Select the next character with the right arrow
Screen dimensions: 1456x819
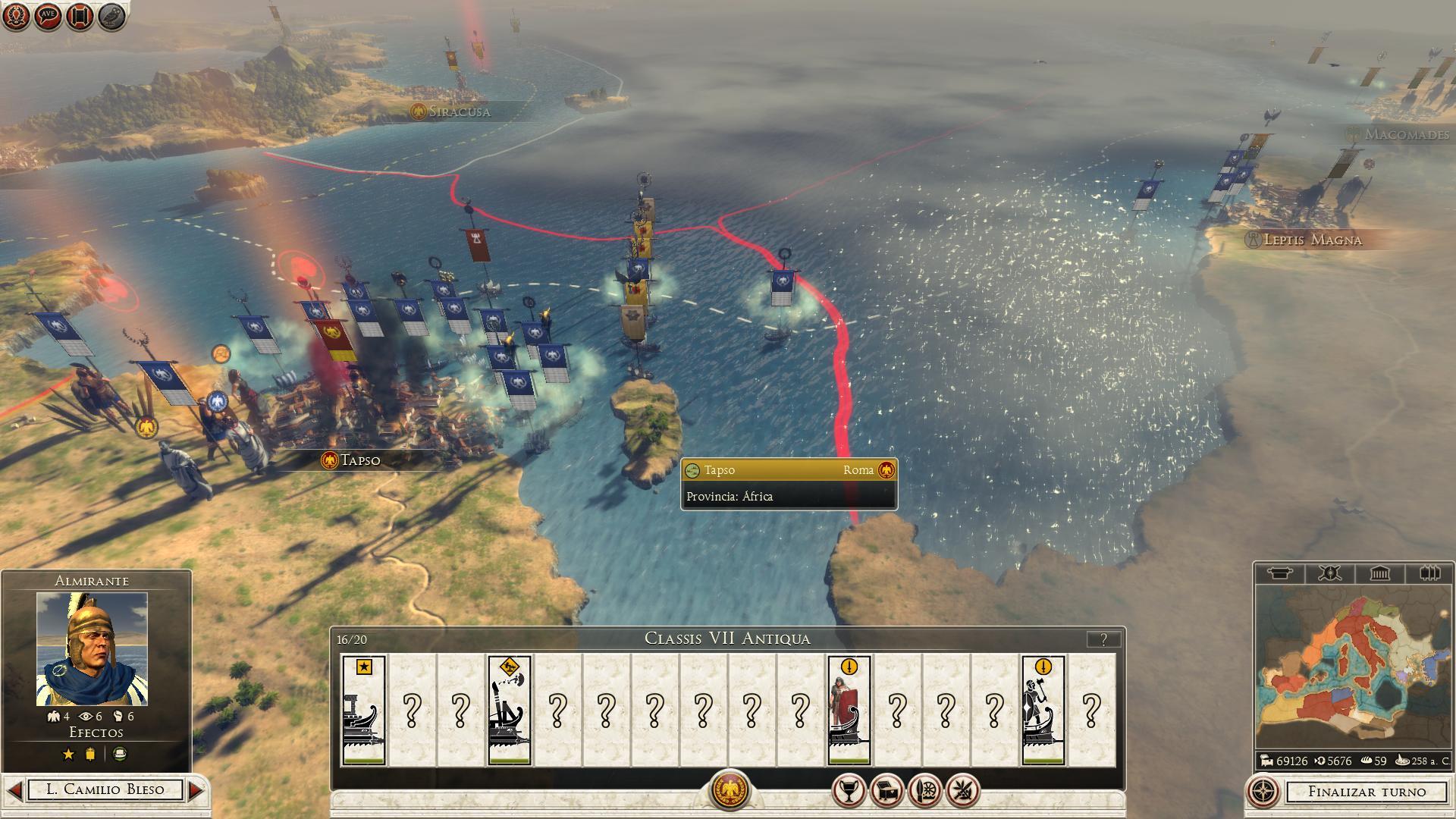196,790
